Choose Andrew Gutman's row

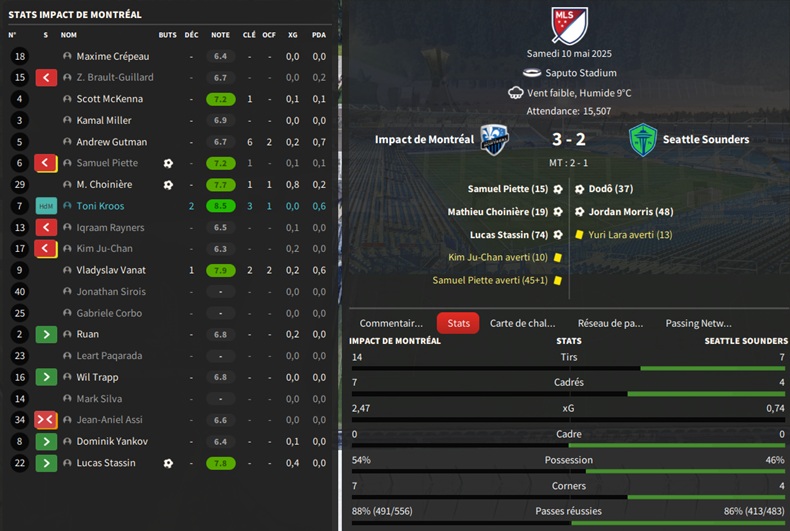tap(111, 142)
